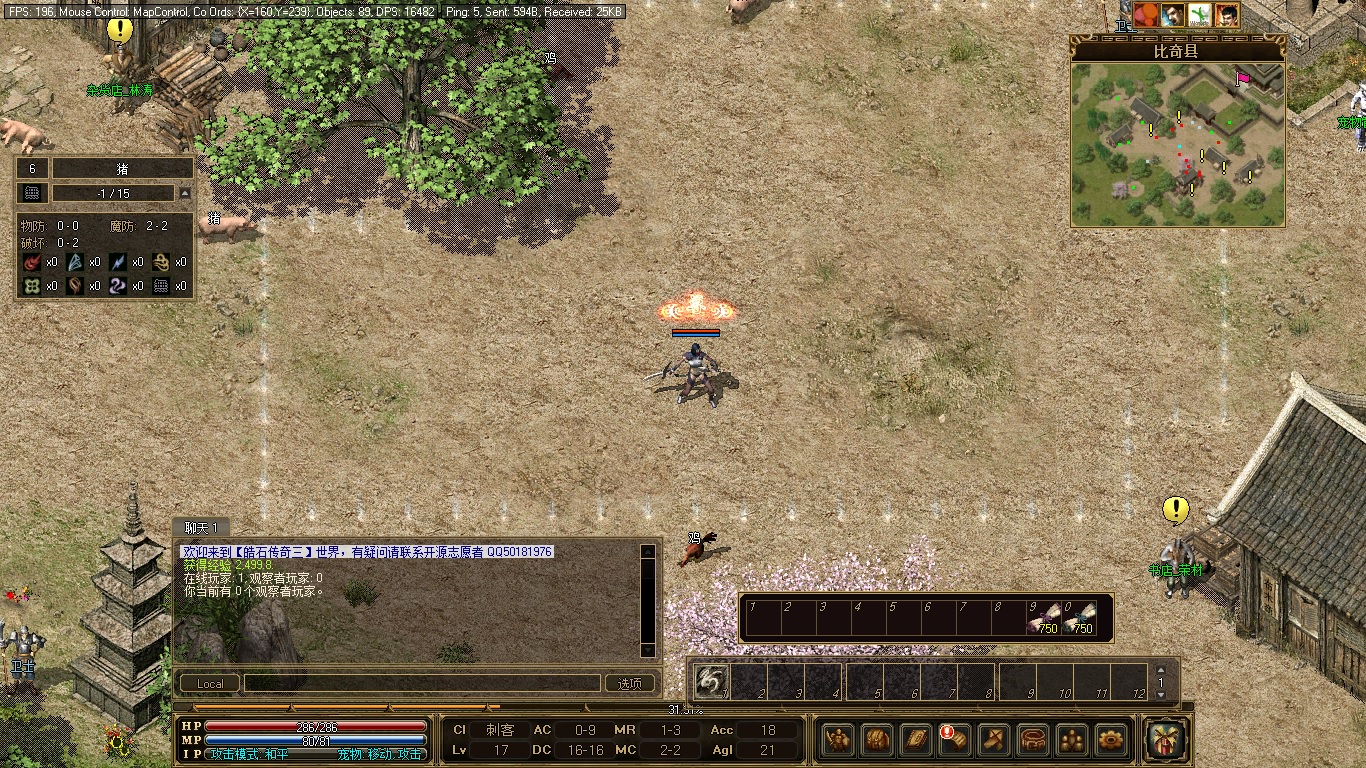The image size is (1366, 768).
Task: Use the blue-ribbon scroll in belt slot 0
Action: click(x=1082, y=619)
